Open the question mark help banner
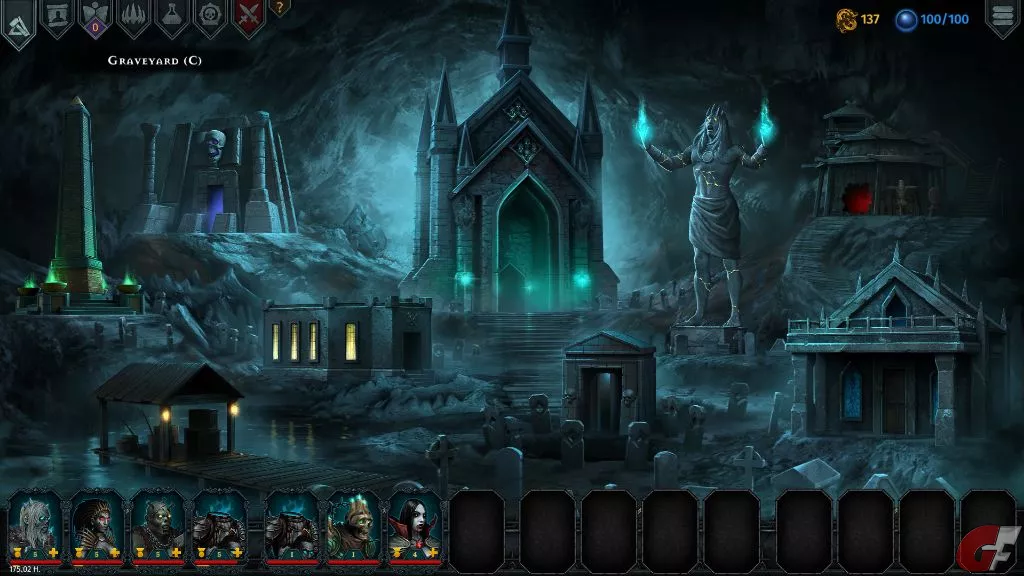Image resolution: width=1024 pixels, height=576 pixels. (279, 8)
